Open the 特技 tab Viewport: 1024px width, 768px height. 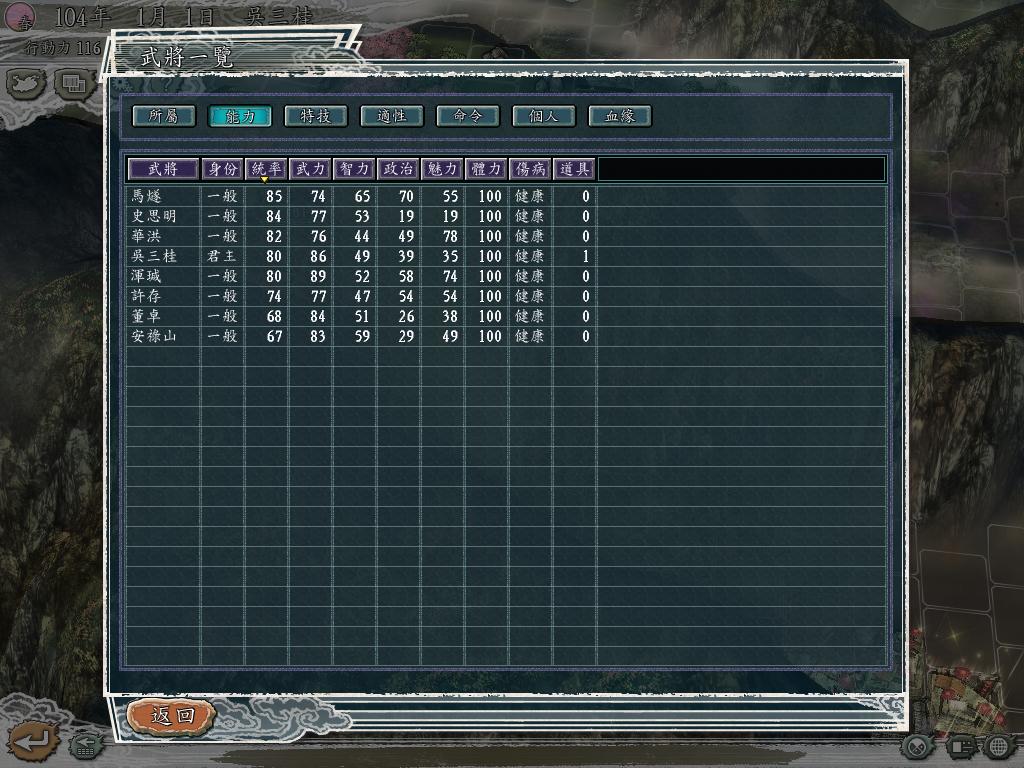(316, 116)
